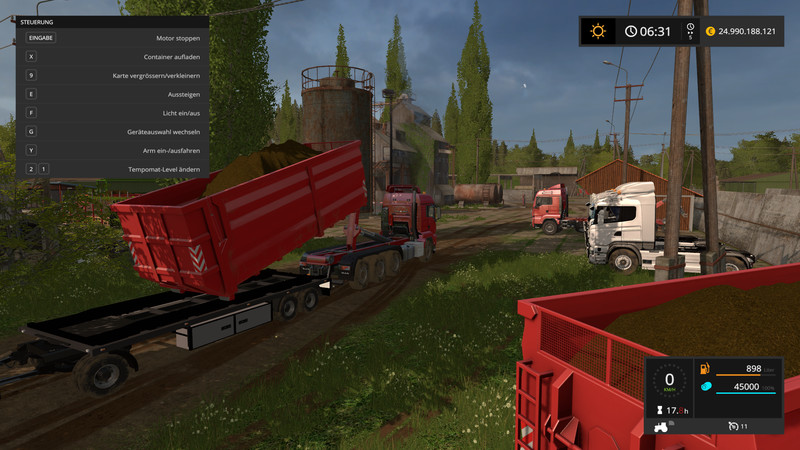Click the sun weather icon
Image resolution: width=800 pixels, height=450 pixels.
(x=598, y=31)
